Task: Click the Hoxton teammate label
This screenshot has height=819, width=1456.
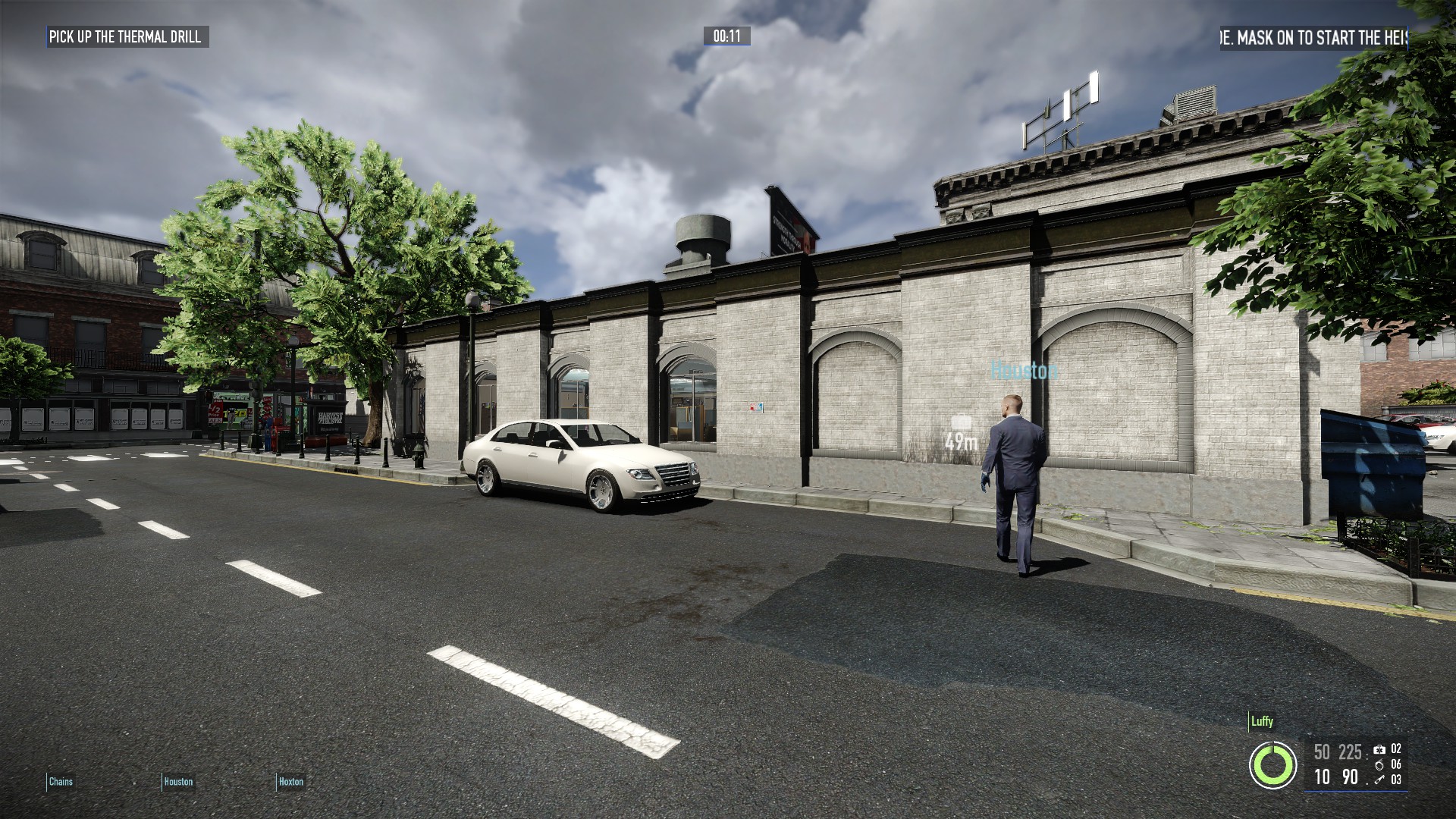Action: coord(290,781)
